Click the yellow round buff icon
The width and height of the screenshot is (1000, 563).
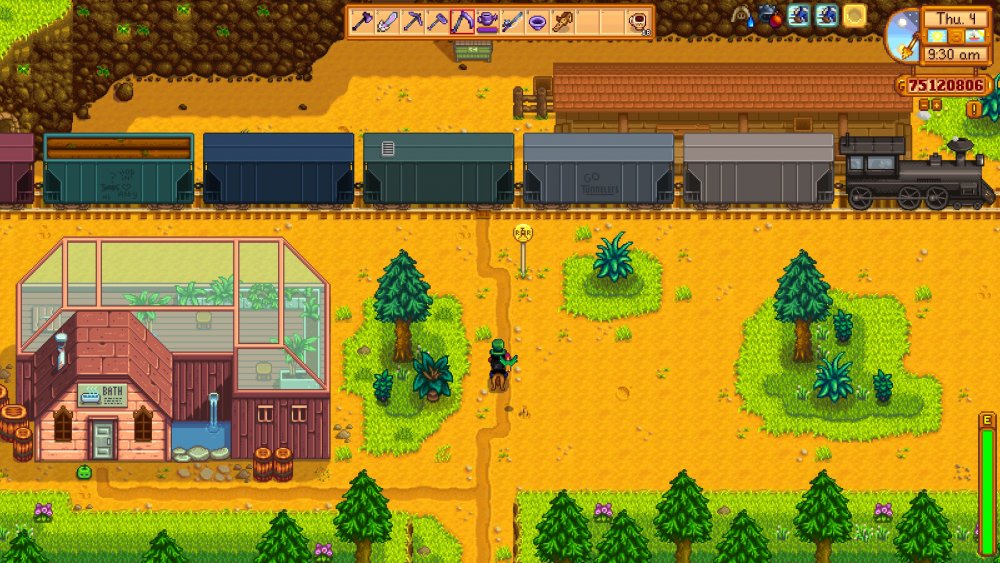pos(854,15)
